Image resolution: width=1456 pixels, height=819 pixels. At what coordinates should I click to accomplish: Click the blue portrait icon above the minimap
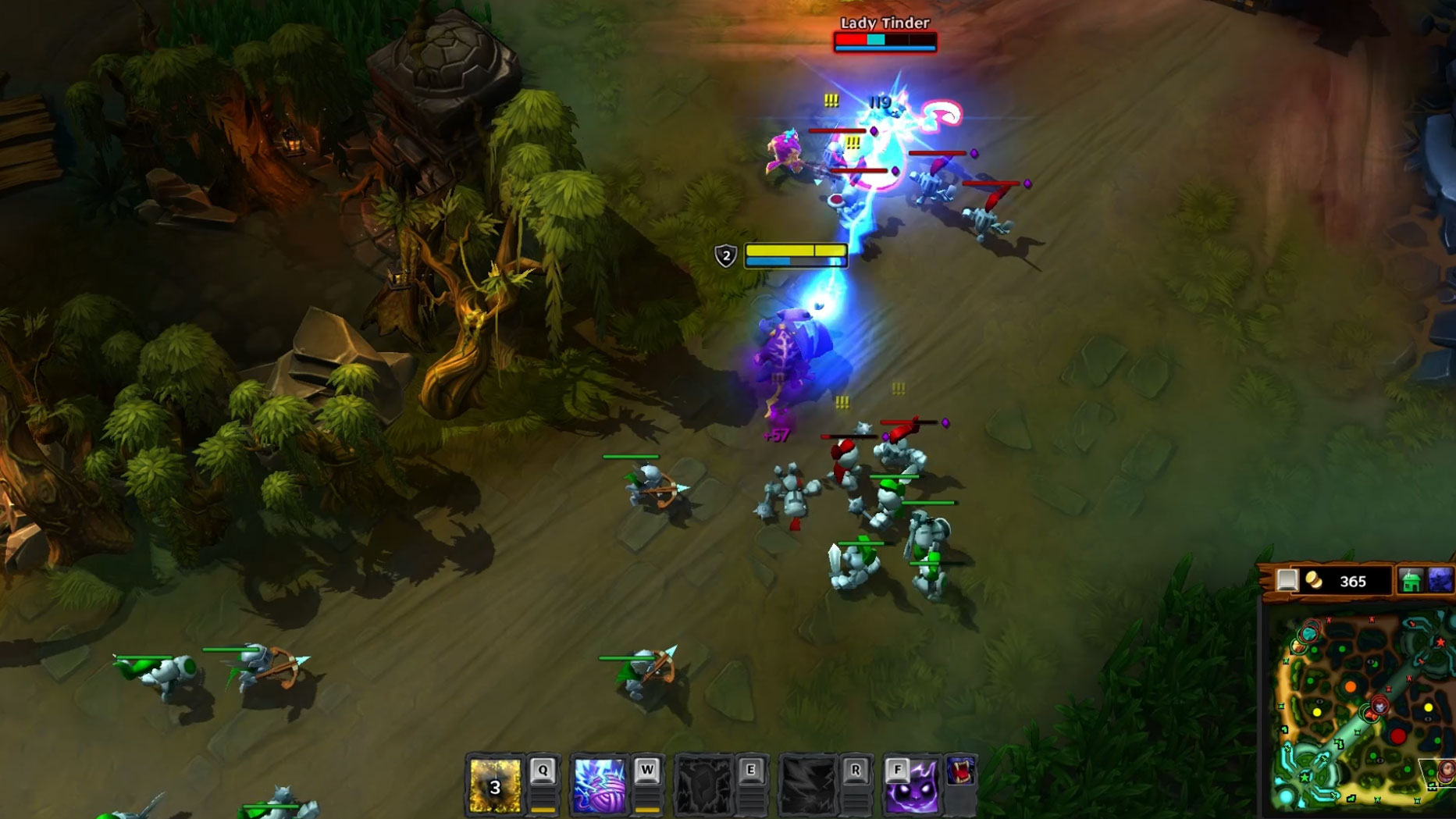pyautogui.click(x=1440, y=581)
